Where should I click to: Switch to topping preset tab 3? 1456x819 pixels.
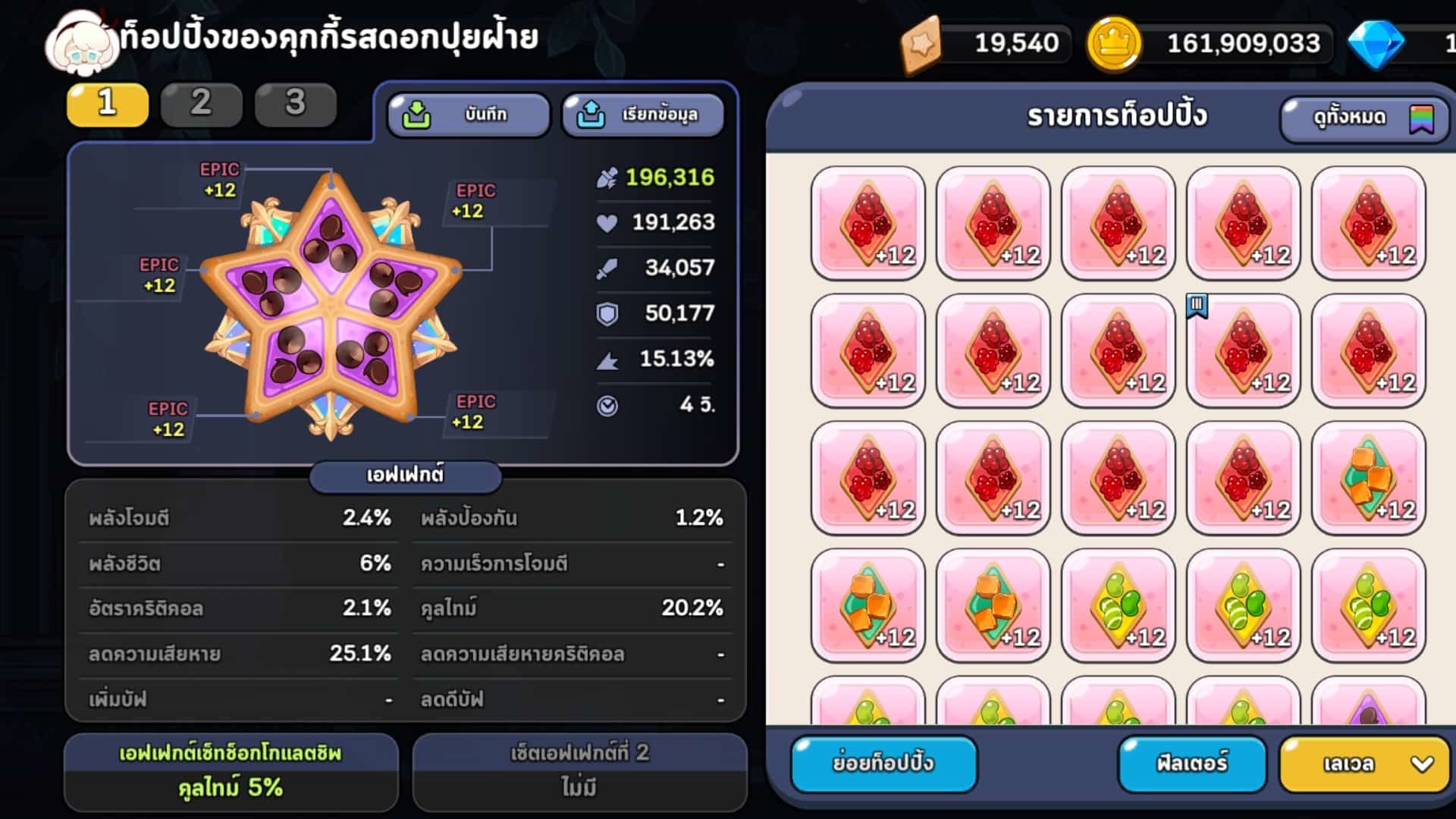click(295, 104)
